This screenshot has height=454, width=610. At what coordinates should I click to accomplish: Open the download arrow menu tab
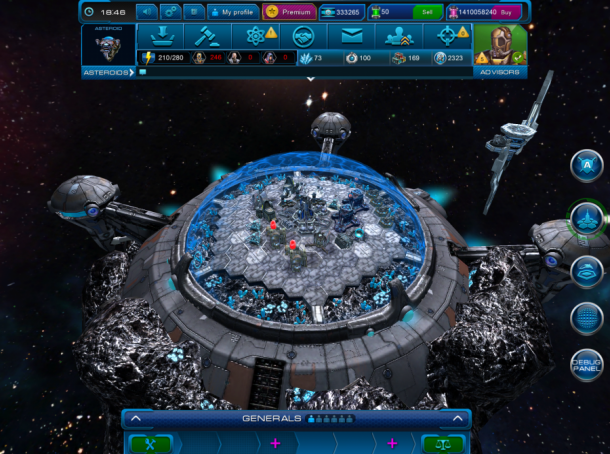pyautogui.click(x=160, y=35)
